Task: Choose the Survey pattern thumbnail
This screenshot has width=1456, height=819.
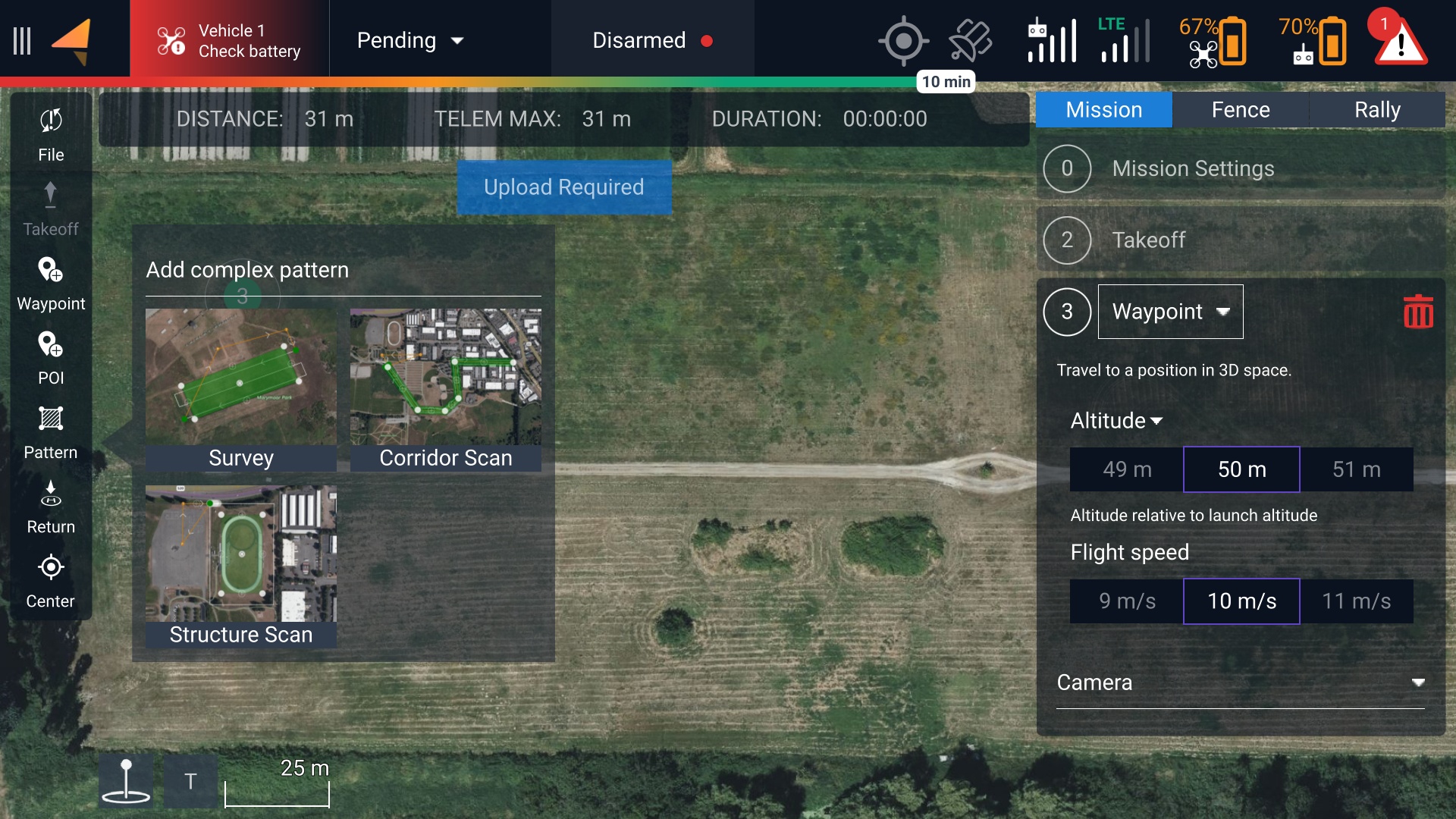Action: click(240, 389)
